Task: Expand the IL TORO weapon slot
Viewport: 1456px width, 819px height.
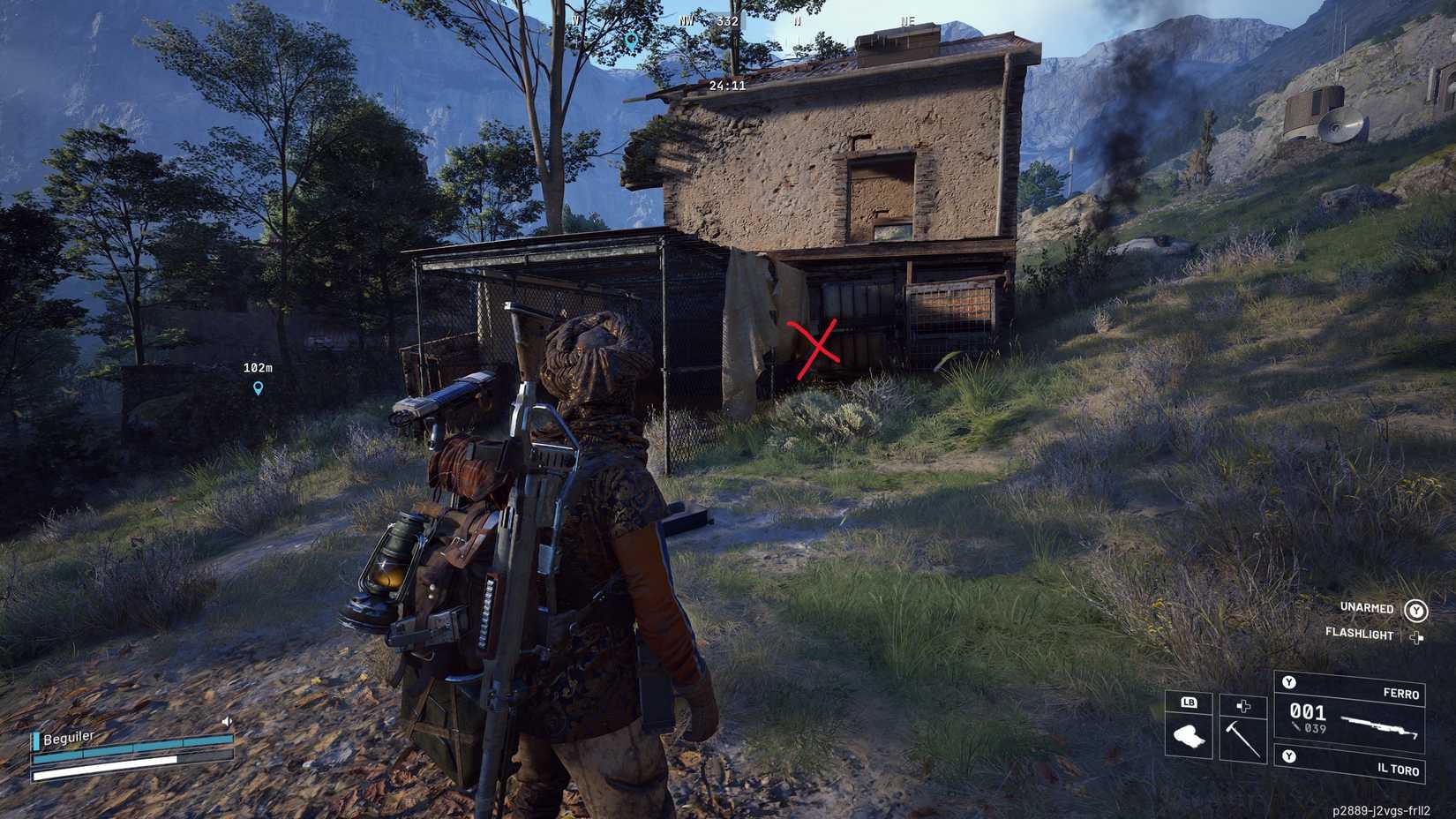Action: (1400, 770)
